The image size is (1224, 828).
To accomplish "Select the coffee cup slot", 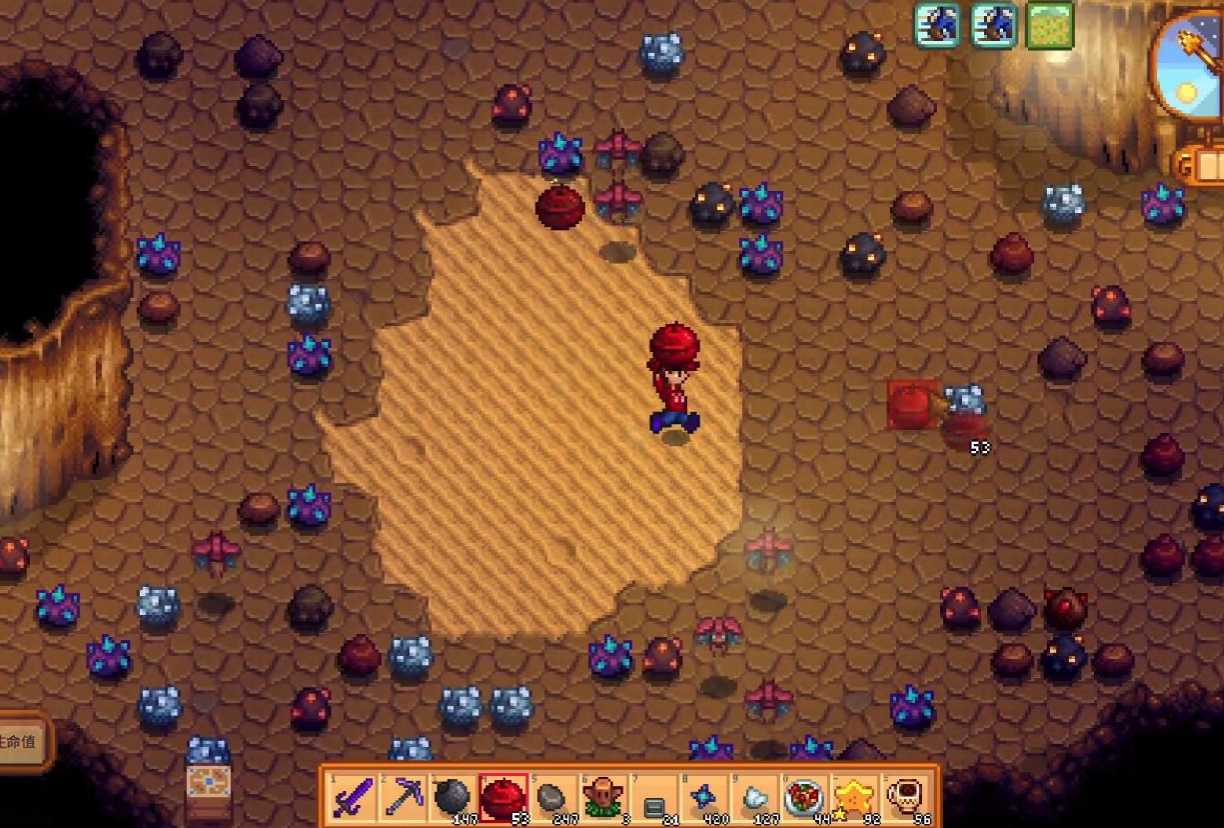I will click(906, 797).
